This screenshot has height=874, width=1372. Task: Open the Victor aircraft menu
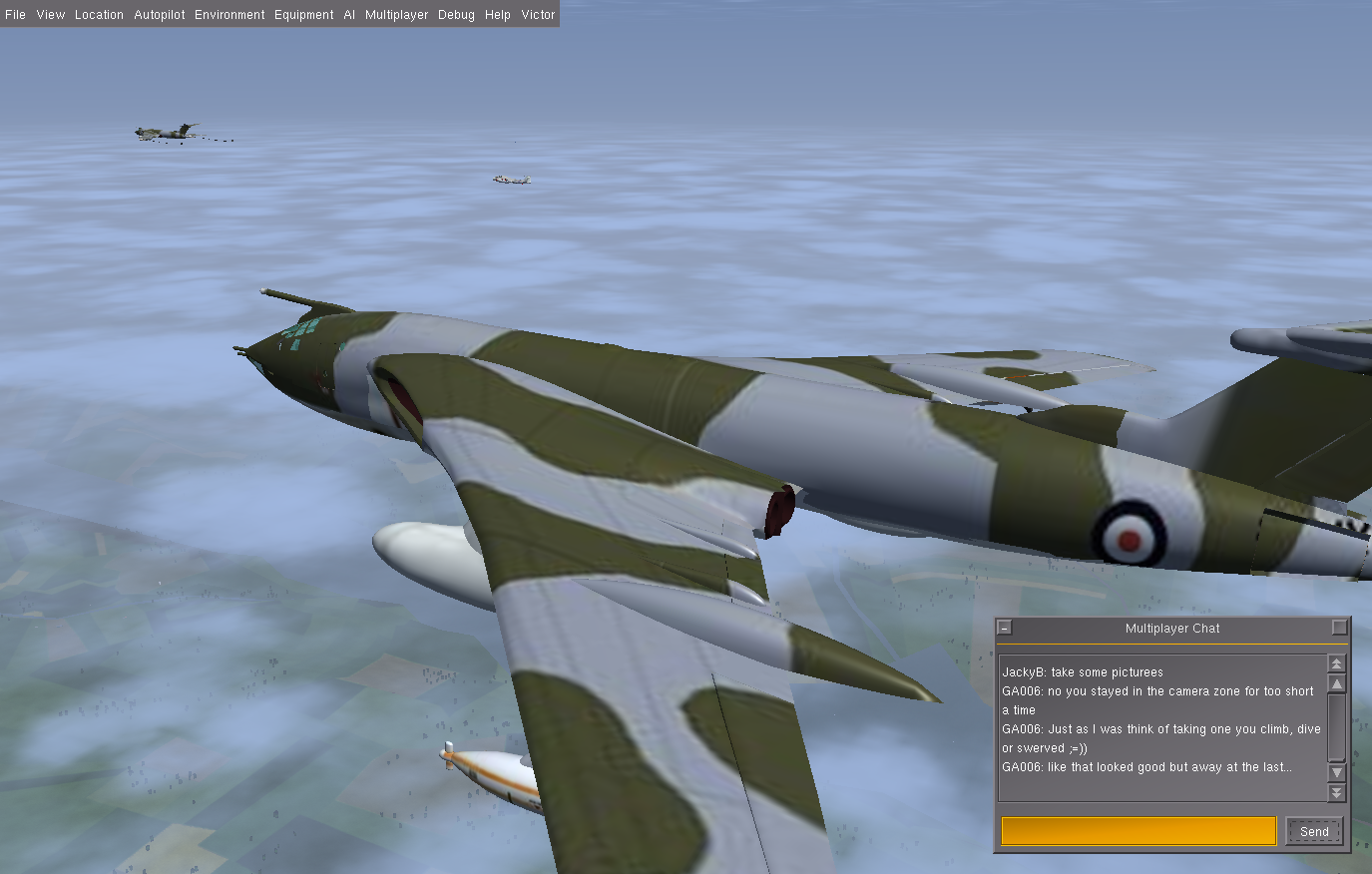point(538,15)
